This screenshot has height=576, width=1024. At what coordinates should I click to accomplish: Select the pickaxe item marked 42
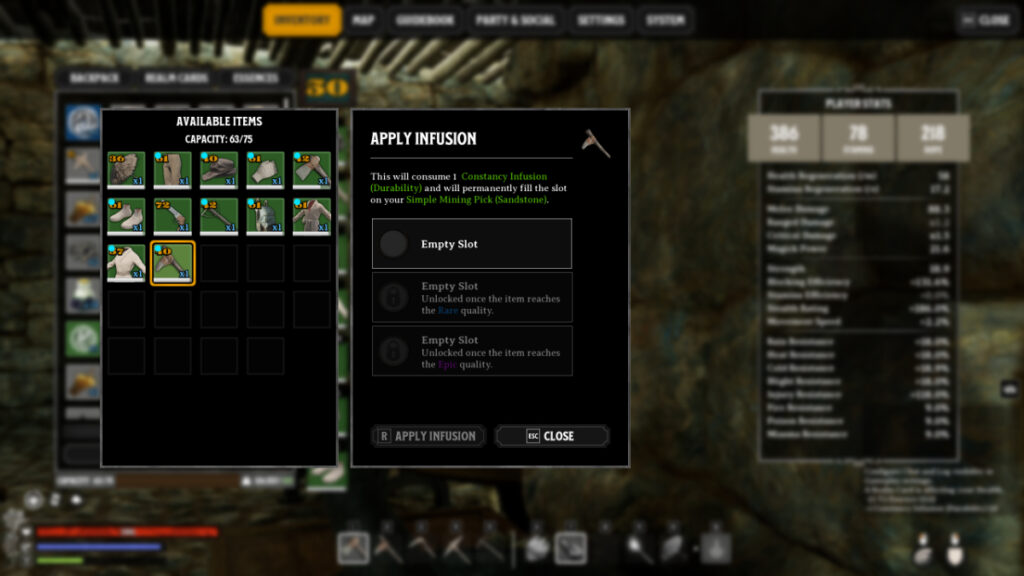(218, 216)
